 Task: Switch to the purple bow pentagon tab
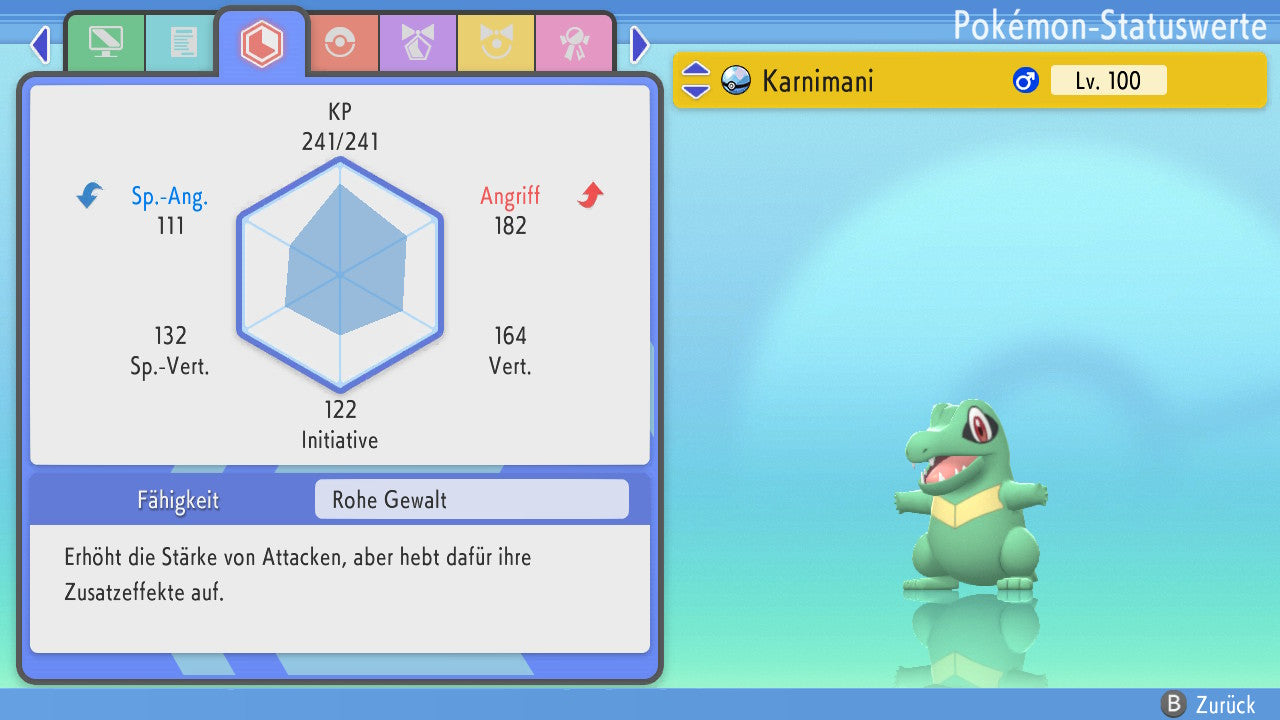coord(417,43)
